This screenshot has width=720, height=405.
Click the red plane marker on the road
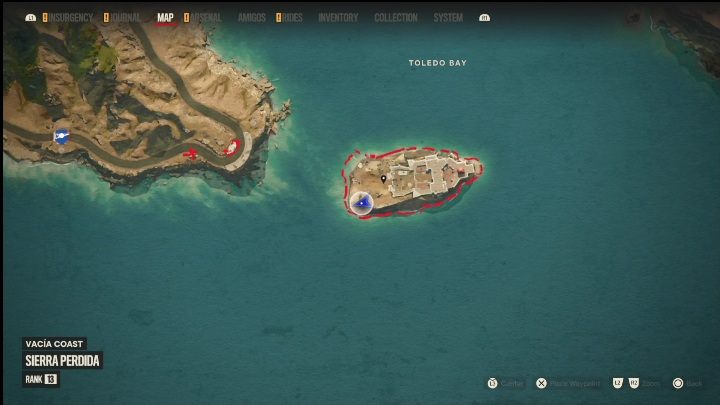(x=190, y=154)
